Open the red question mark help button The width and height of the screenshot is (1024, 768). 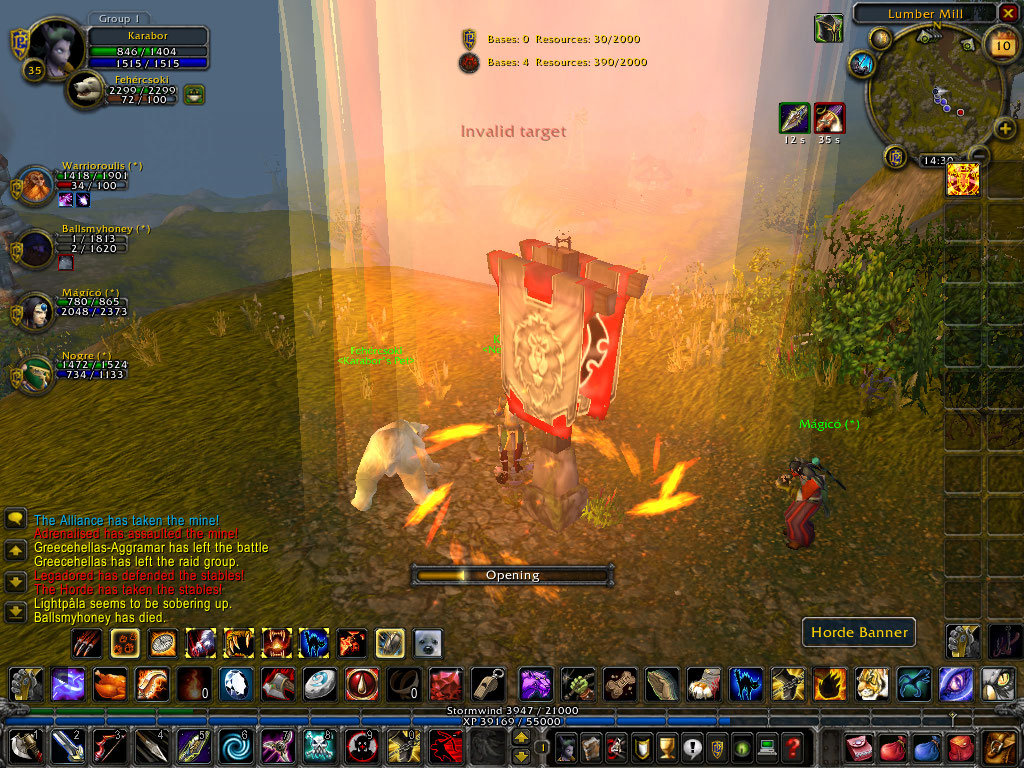[x=792, y=747]
